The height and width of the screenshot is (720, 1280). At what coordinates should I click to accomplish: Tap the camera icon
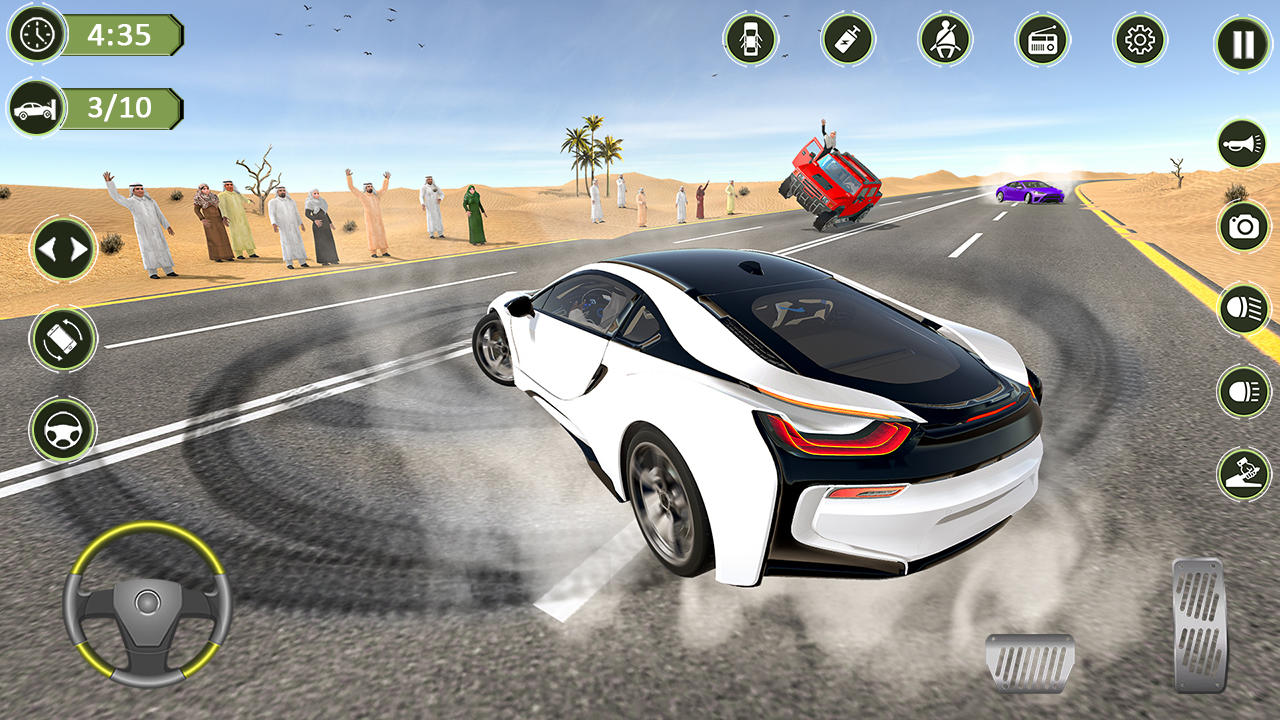click(1243, 227)
